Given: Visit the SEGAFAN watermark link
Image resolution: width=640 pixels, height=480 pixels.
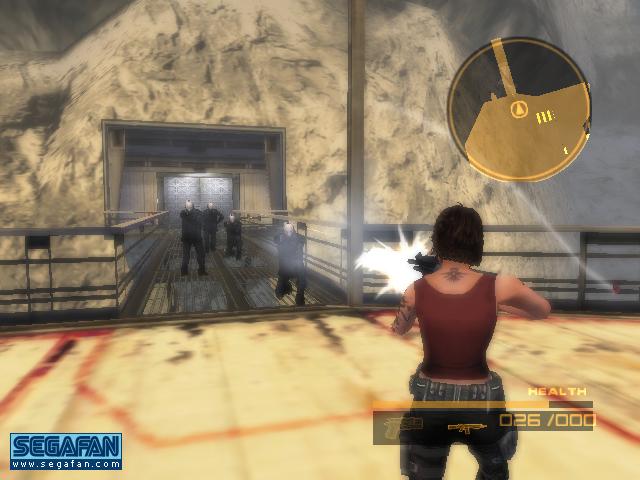Looking at the screenshot, I should (66, 451).
